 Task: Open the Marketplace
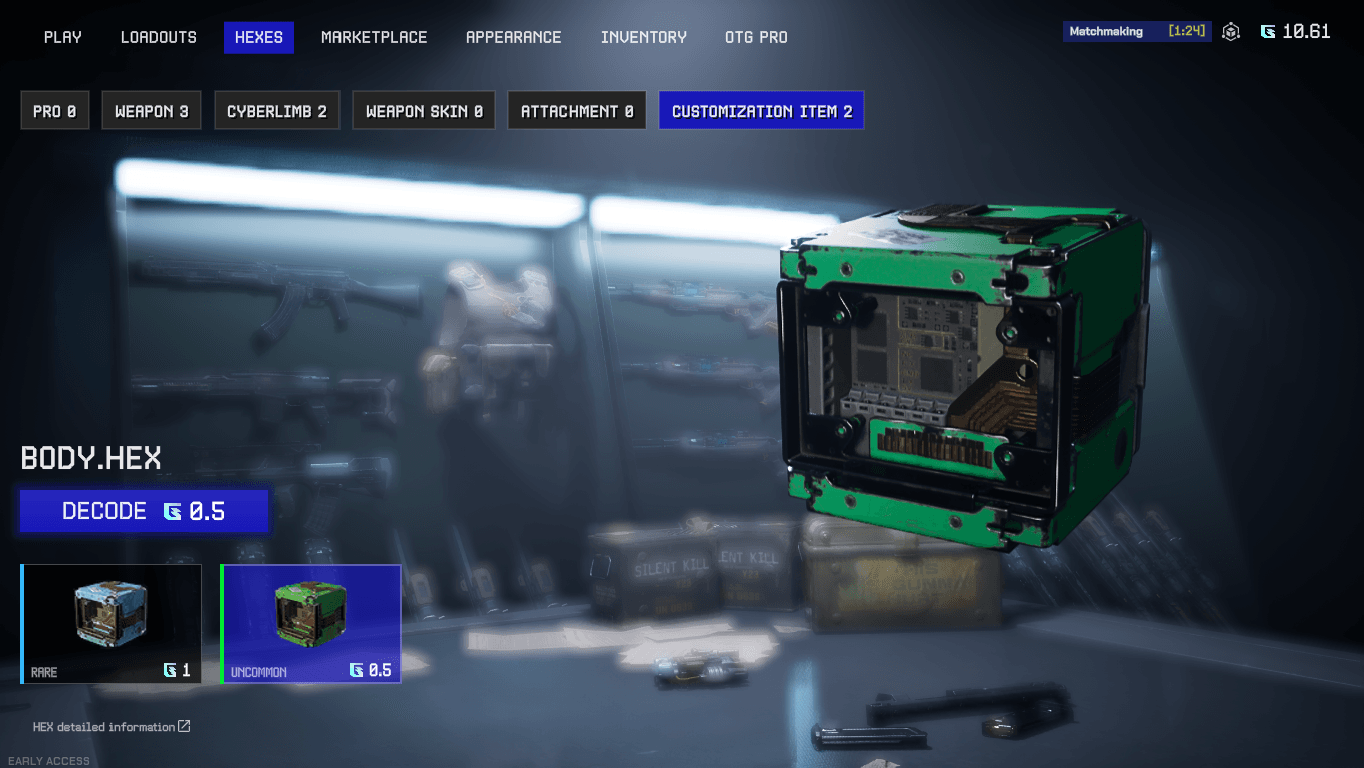click(374, 37)
